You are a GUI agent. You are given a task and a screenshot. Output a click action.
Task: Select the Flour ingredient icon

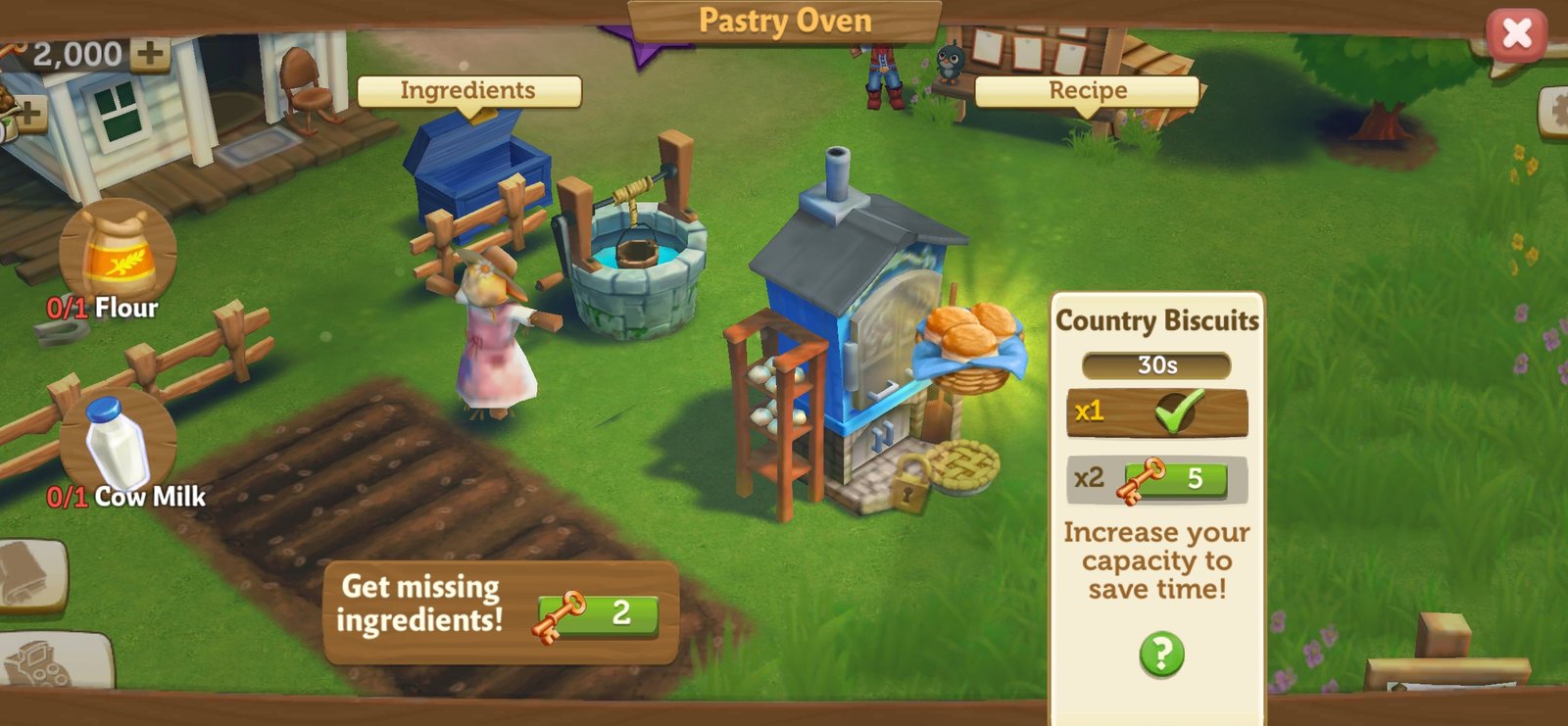(119, 255)
